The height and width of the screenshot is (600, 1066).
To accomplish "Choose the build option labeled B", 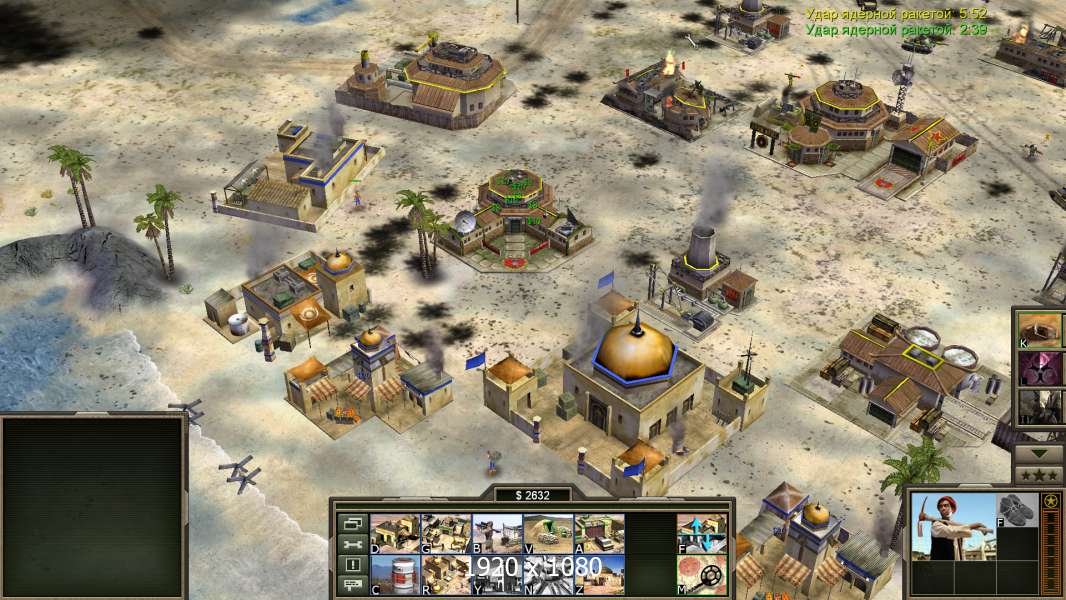I will coord(497,534).
